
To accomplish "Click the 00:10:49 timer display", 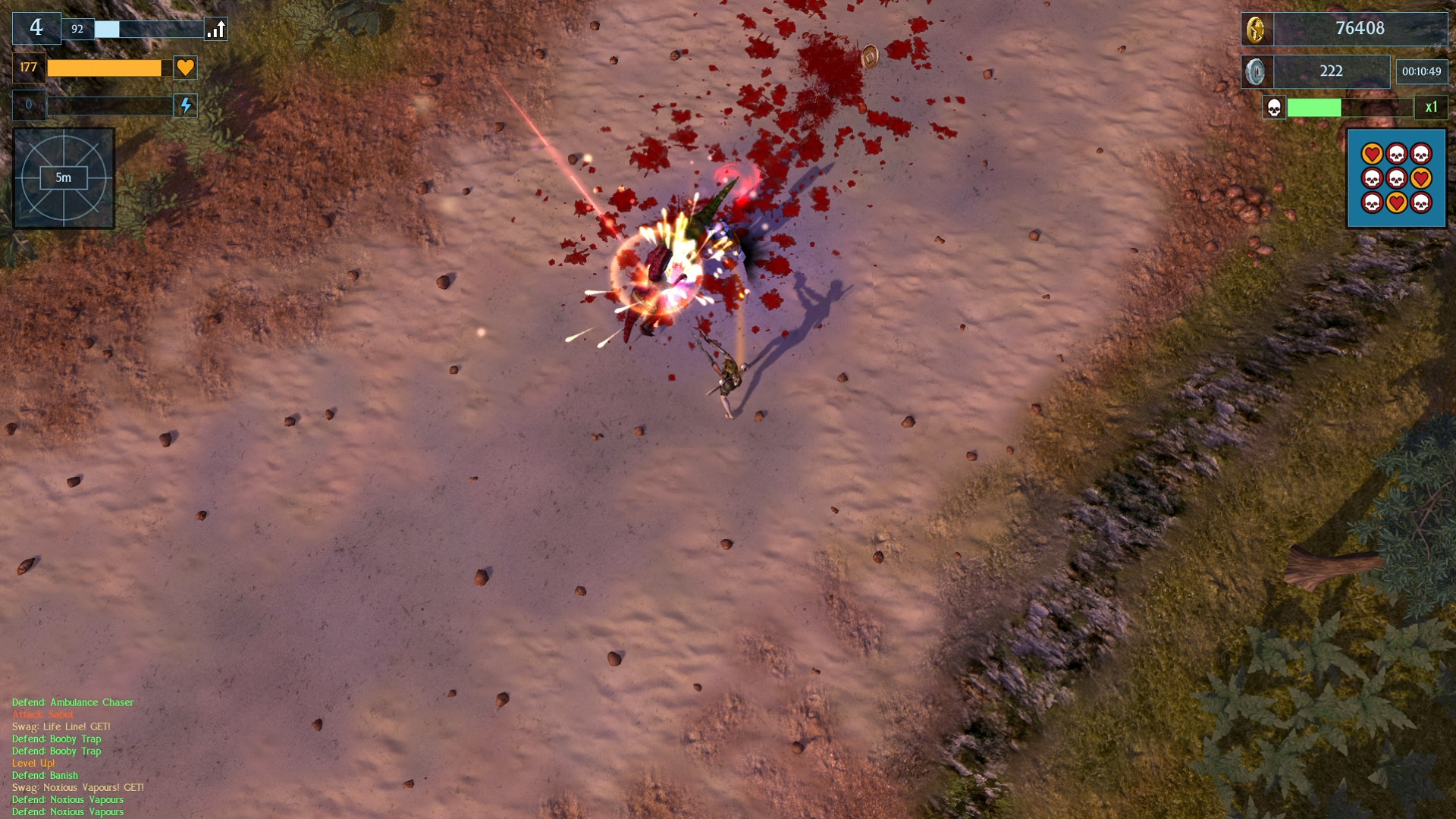I will (1423, 71).
